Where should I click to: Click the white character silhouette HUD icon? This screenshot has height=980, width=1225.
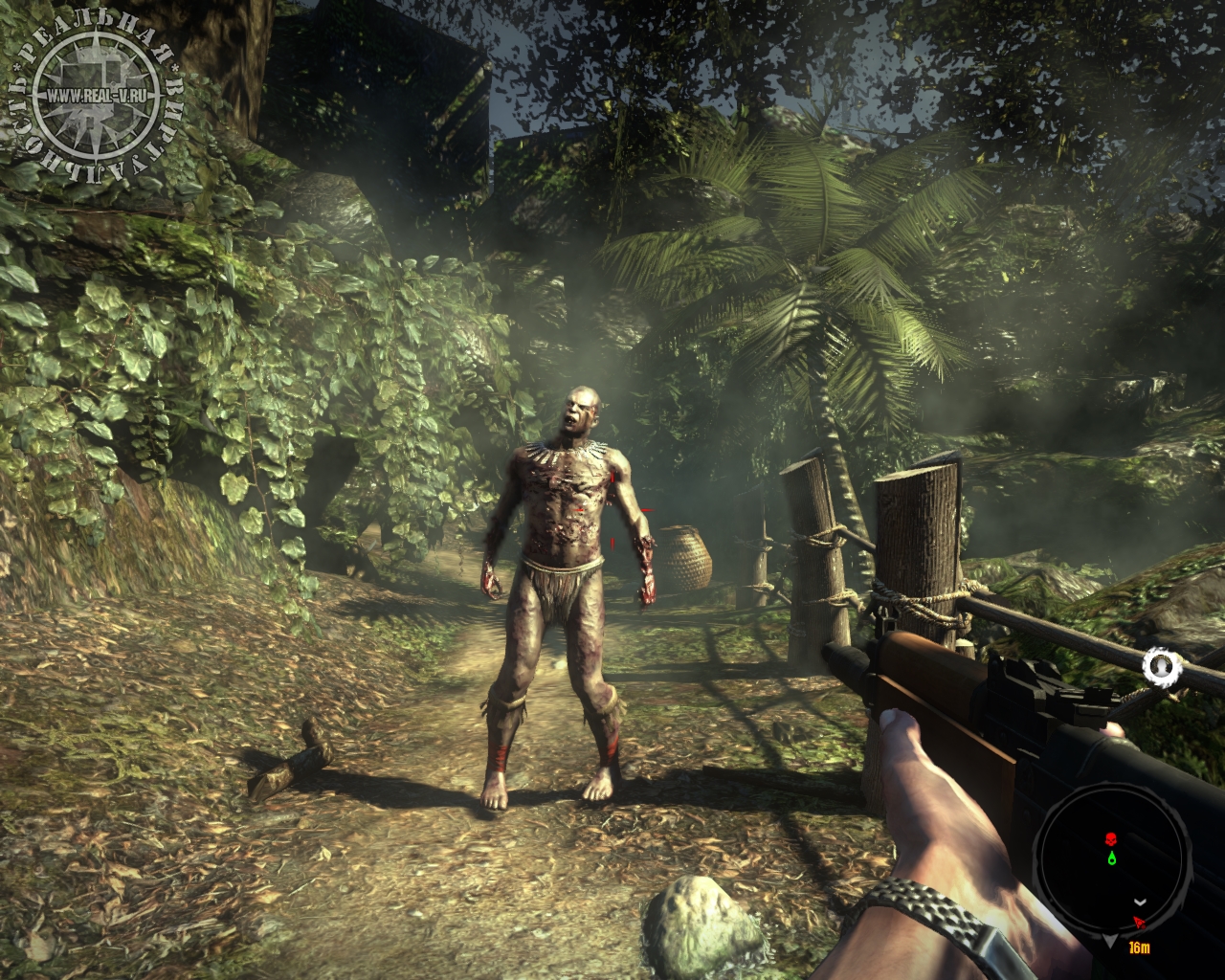(x=1163, y=664)
